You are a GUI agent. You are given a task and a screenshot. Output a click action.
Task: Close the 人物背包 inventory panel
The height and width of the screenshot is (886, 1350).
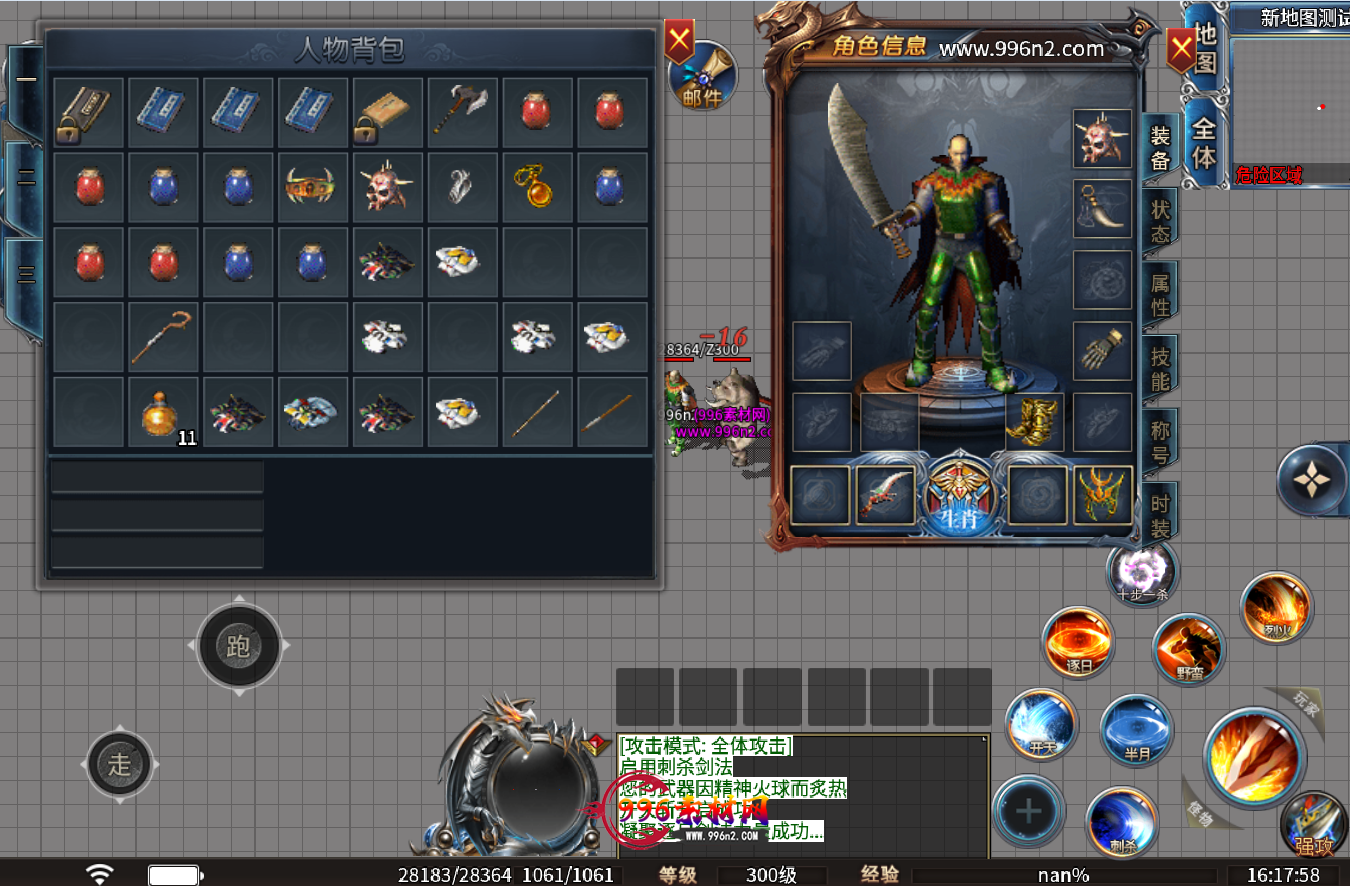click(680, 42)
